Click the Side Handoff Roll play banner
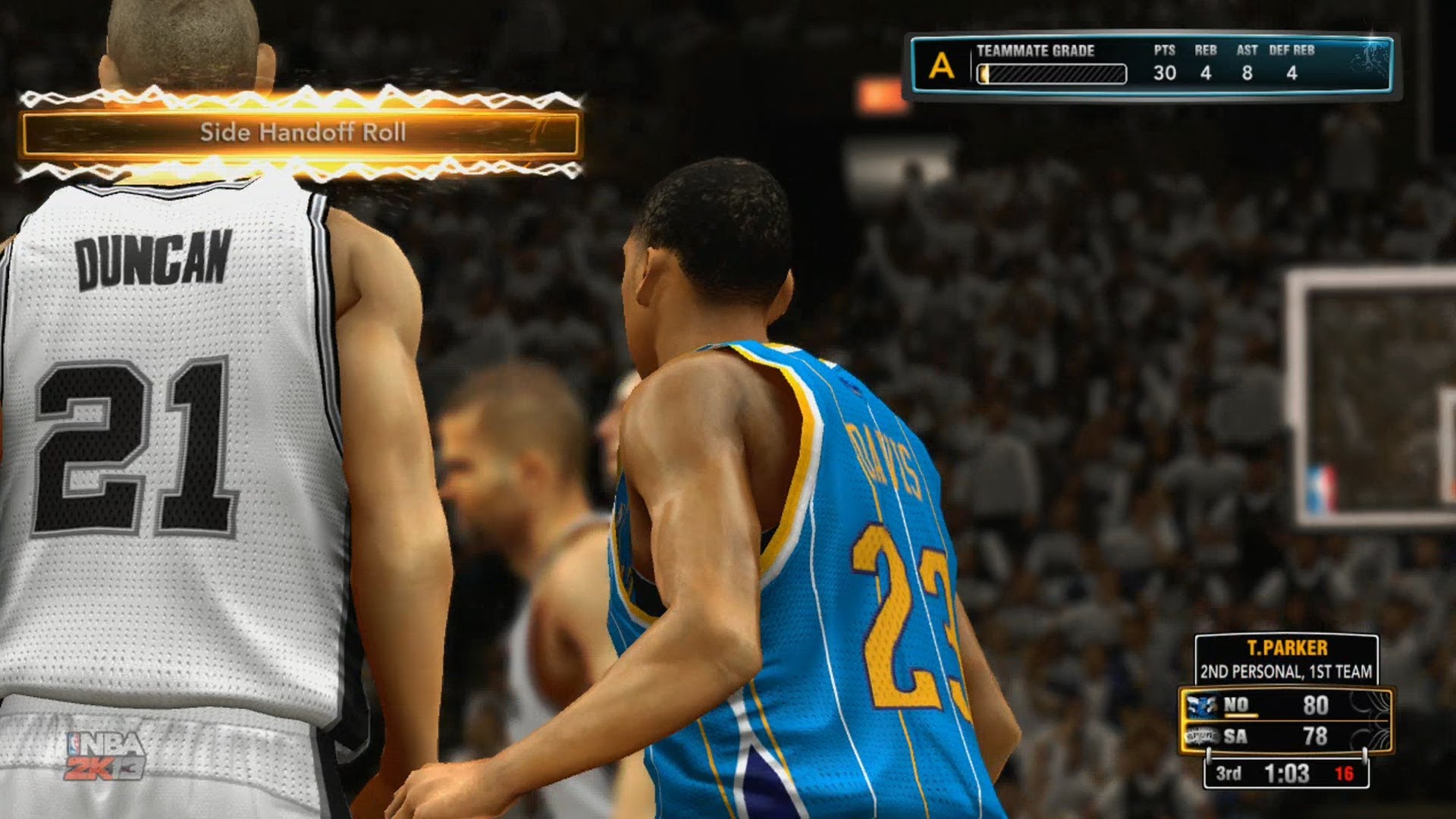Screen dimensions: 1456x819 click(301, 133)
